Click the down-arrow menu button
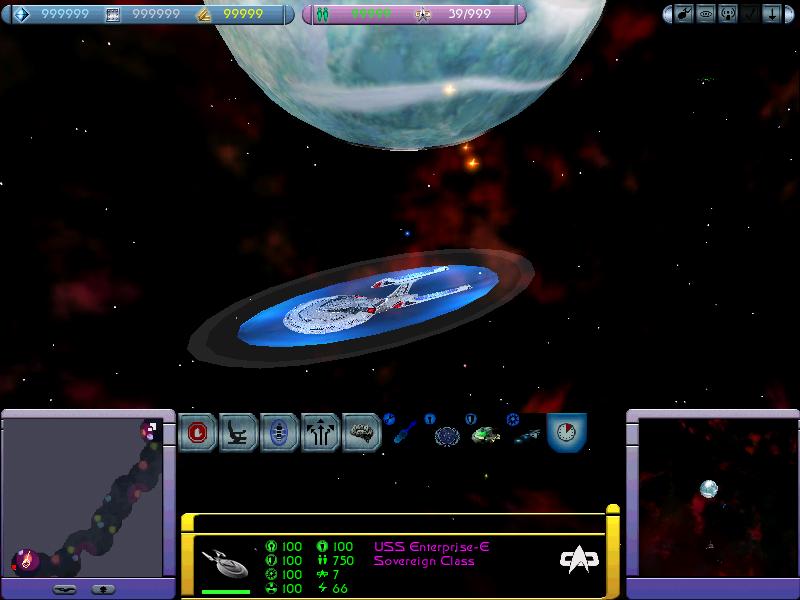800x600 pixels. [771, 15]
